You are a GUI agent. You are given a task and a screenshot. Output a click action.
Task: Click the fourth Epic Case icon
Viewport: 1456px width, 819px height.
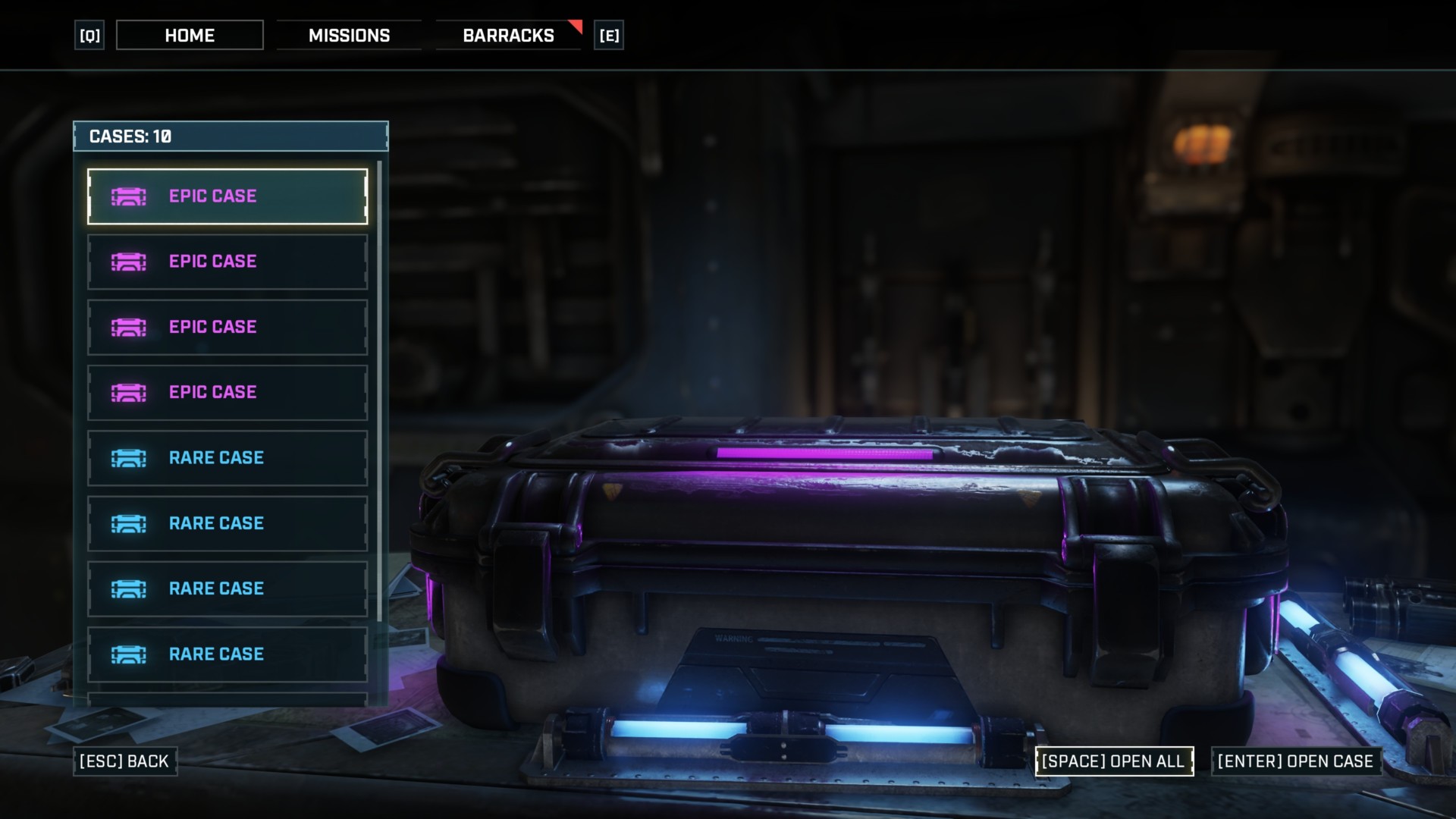(129, 392)
